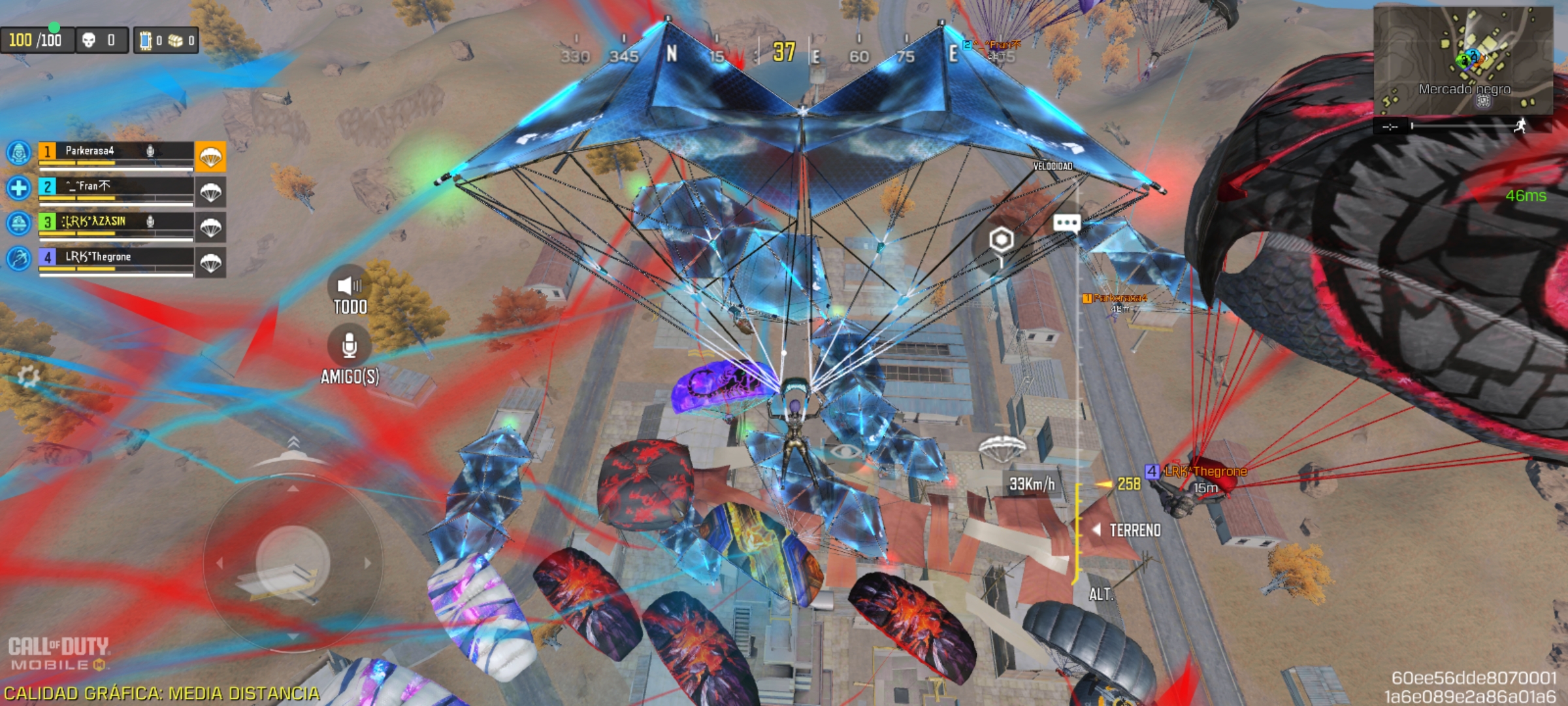Click the orange parachute icon beside Parkerasa4
Image resolution: width=1568 pixels, height=706 pixels.
[210, 157]
